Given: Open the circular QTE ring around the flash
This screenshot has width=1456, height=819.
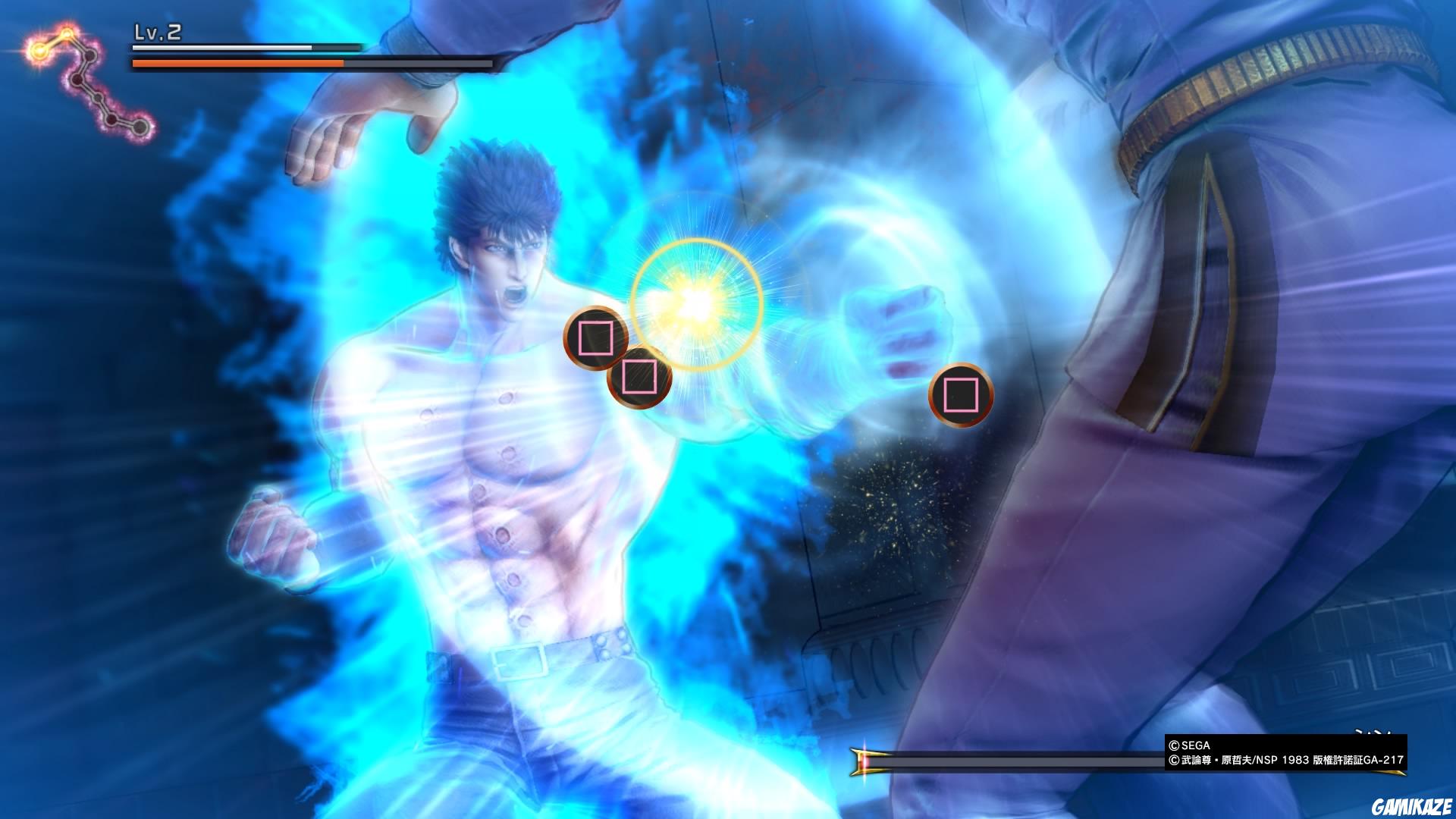Looking at the screenshot, I should coord(694,302).
